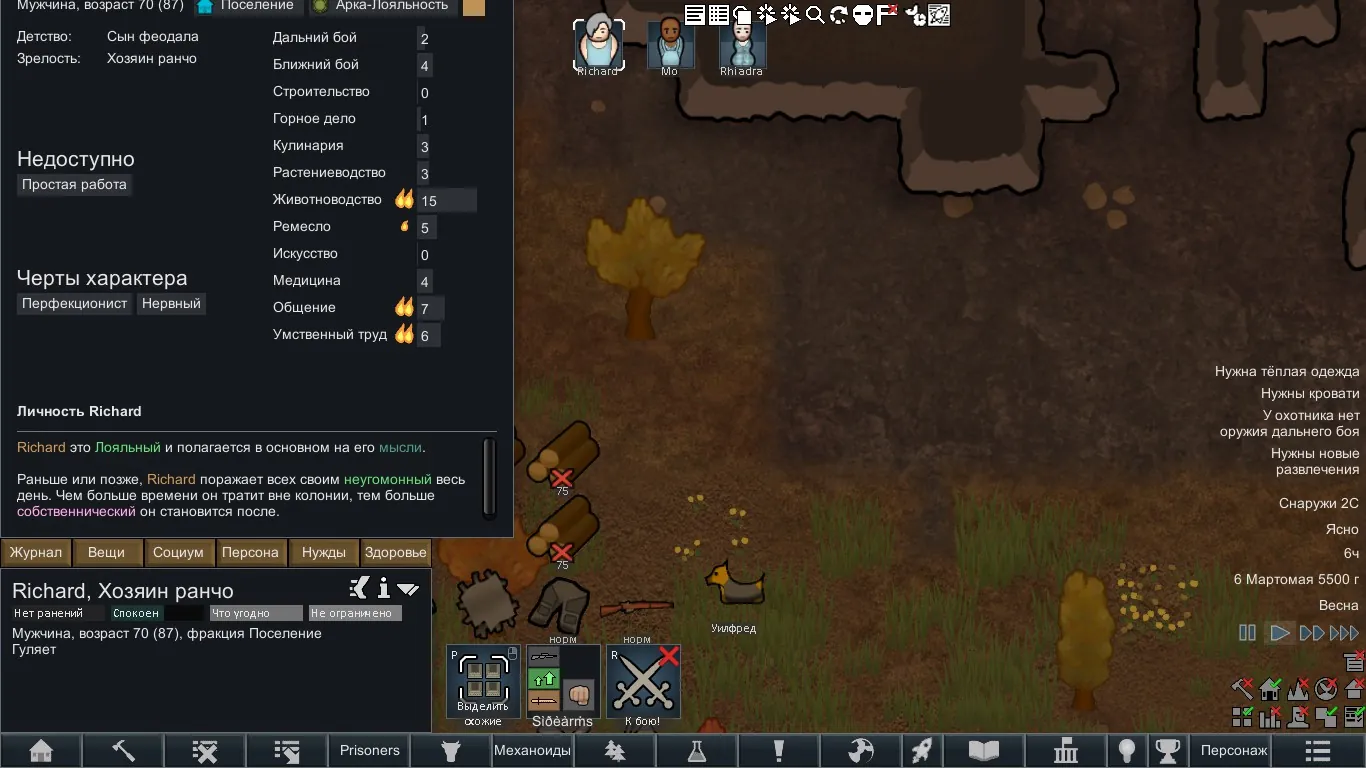The height and width of the screenshot is (768, 1366).
Task: Click the Перфекционист trait label
Action: tap(75, 303)
